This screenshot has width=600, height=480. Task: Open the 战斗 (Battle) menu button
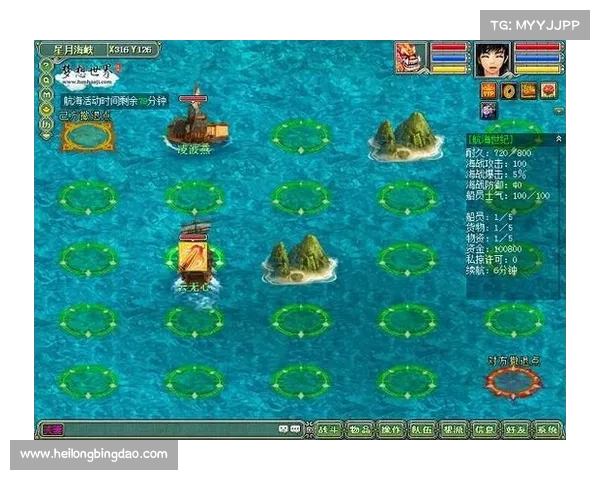pyautogui.click(x=328, y=430)
